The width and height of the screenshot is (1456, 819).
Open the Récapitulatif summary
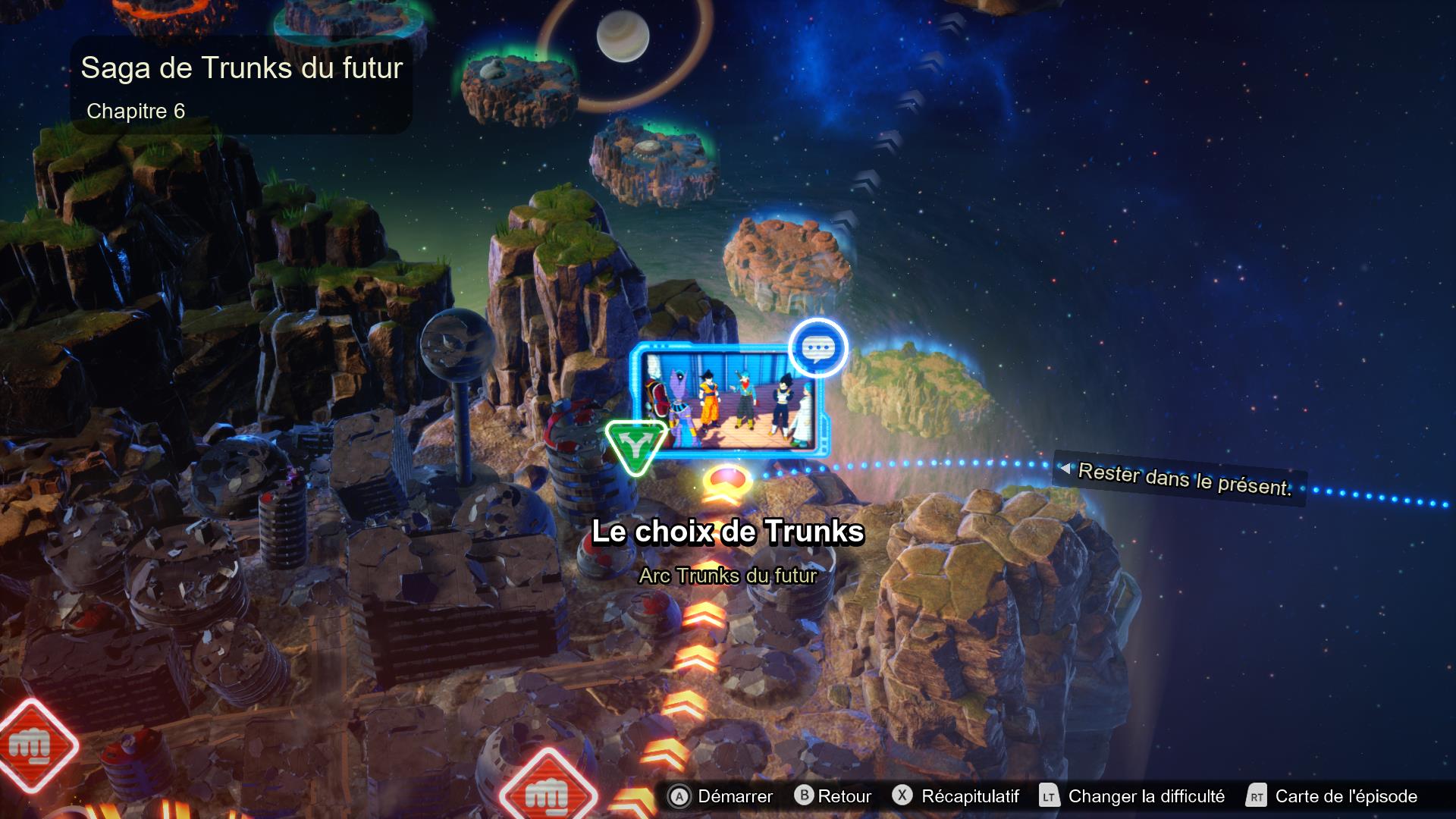(955, 796)
